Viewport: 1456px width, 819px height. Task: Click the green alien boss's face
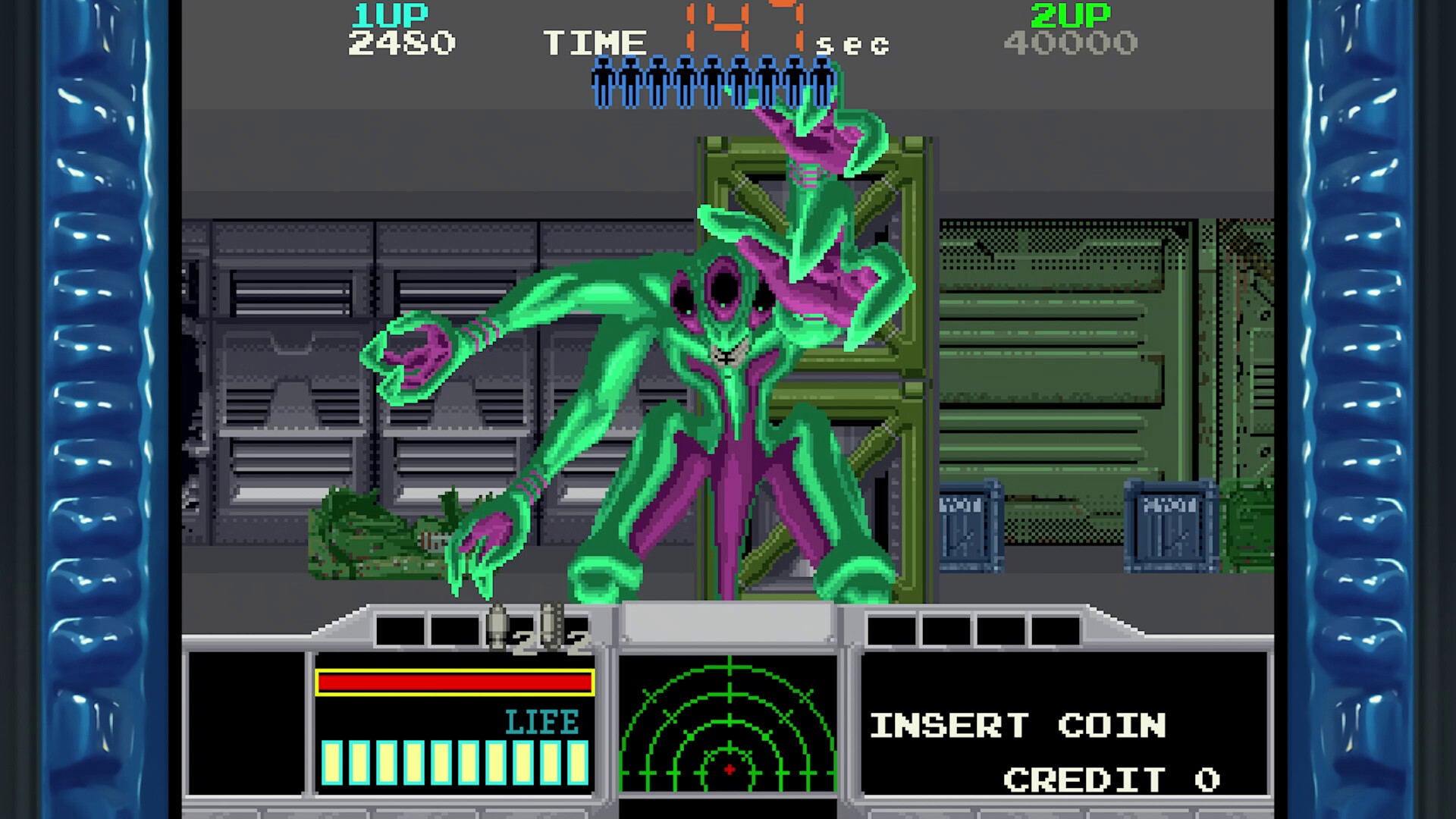click(724, 311)
